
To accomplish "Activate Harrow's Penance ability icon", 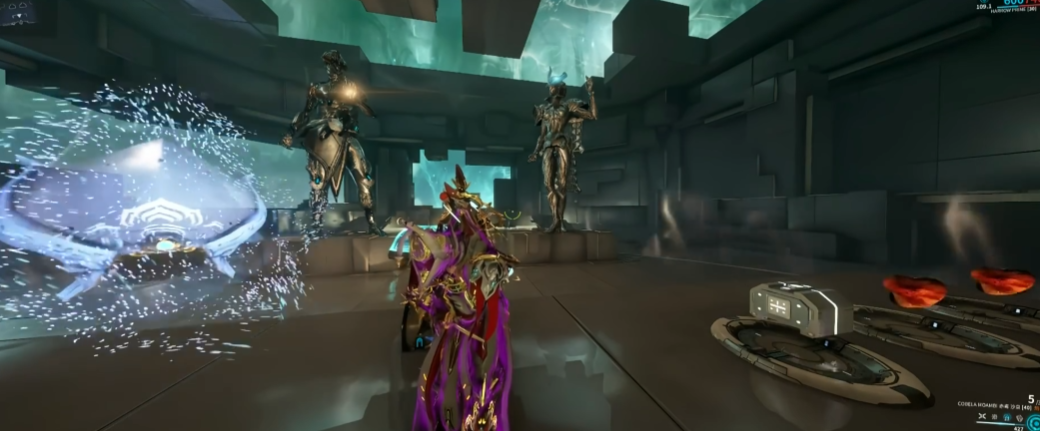I will tap(994, 417).
